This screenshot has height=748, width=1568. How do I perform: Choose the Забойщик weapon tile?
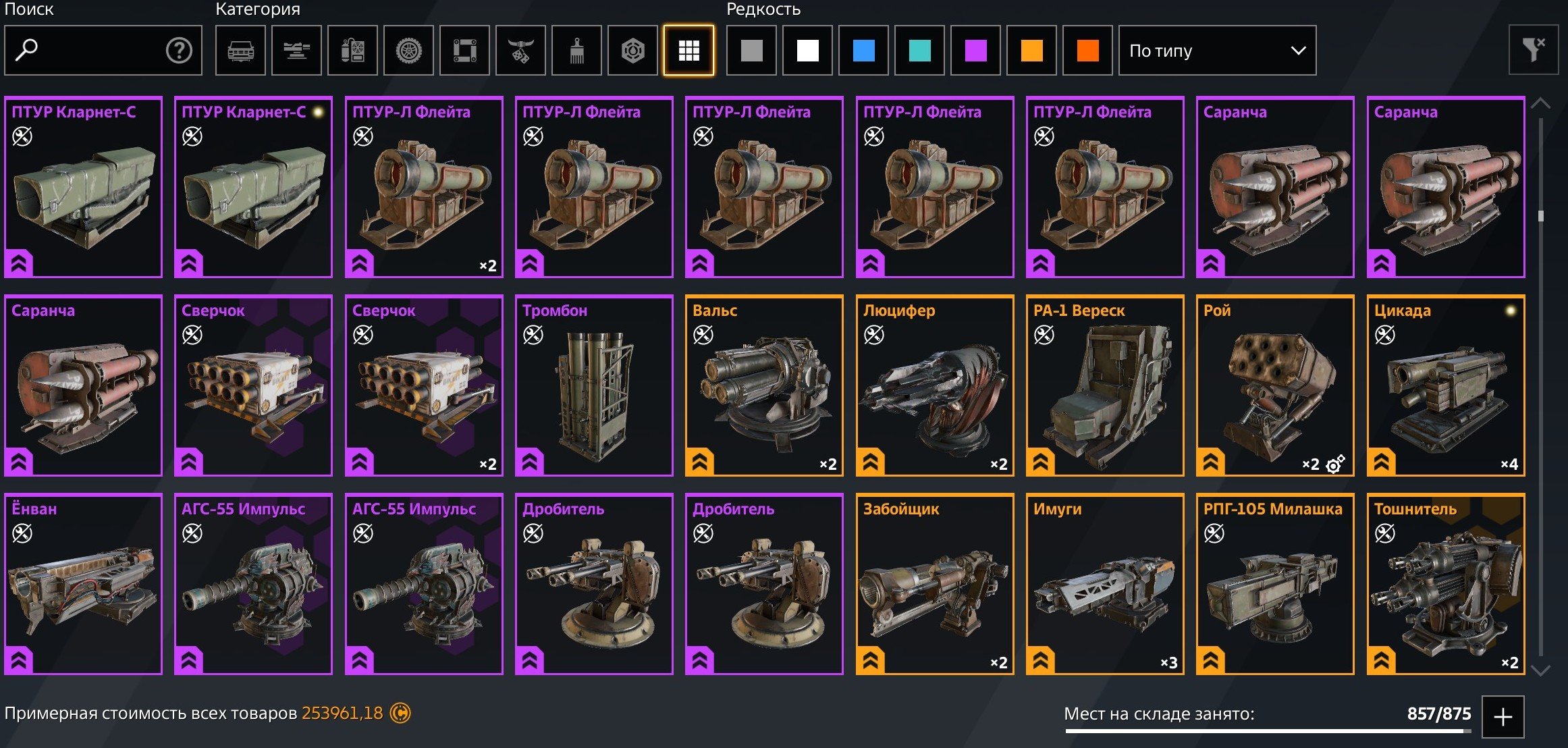pos(935,584)
